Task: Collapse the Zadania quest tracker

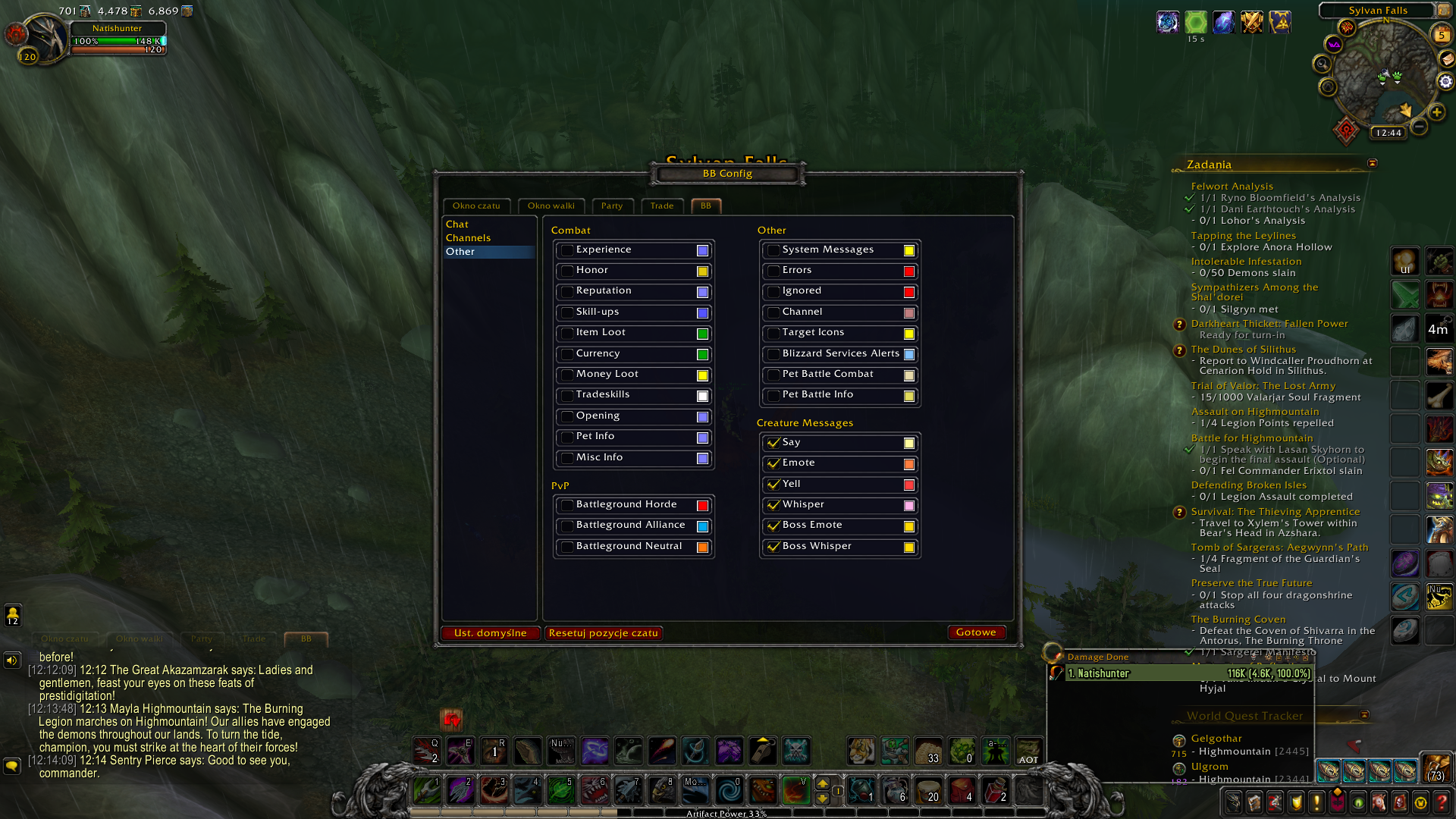Action: point(1372,164)
